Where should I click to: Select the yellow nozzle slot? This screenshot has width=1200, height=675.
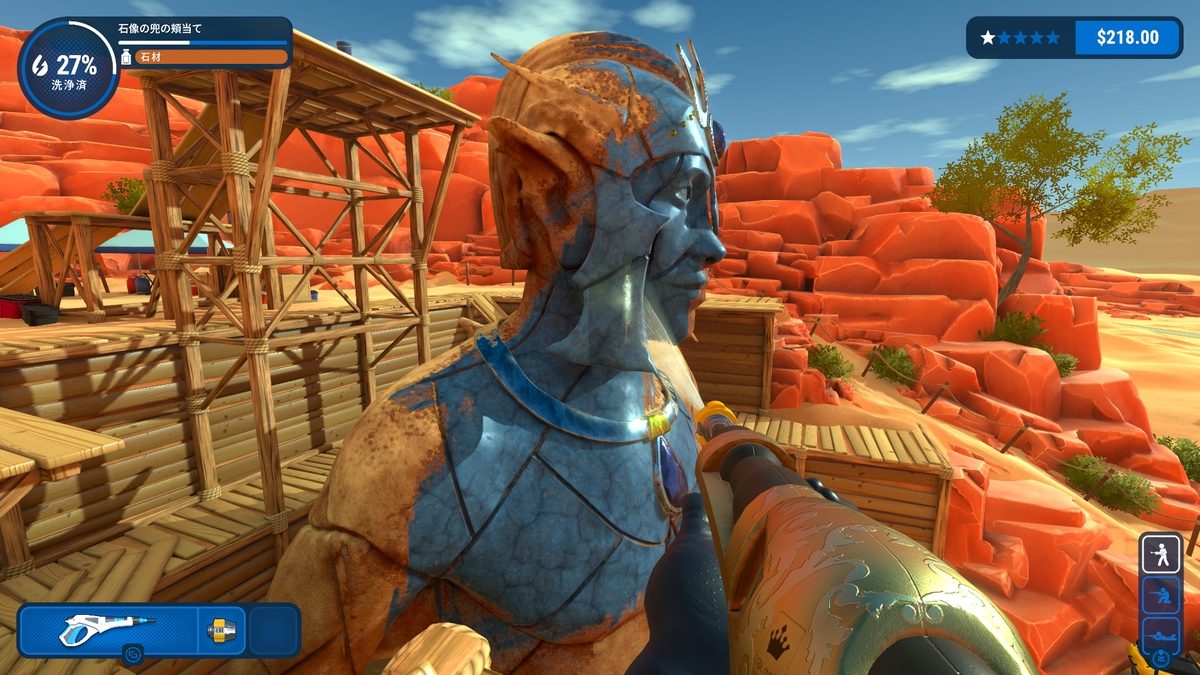(x=220, y=630)
